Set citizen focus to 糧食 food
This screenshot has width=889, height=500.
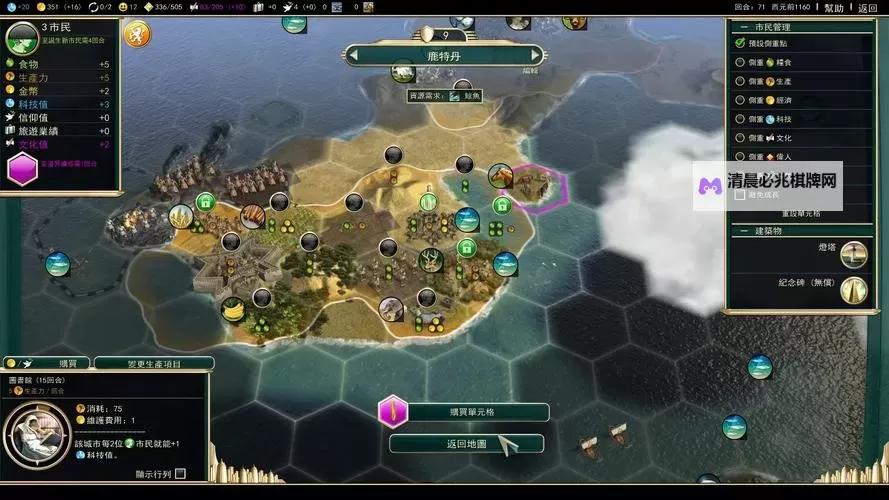740,62
